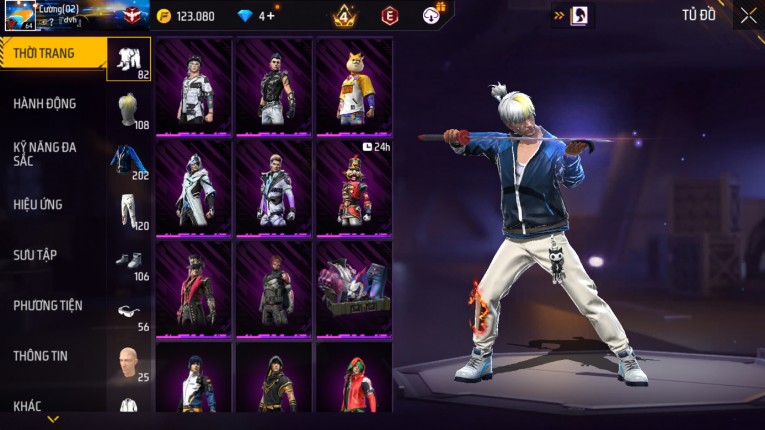Open the SƯU TẬP category

pyautogui.click(x=35, y=255)
